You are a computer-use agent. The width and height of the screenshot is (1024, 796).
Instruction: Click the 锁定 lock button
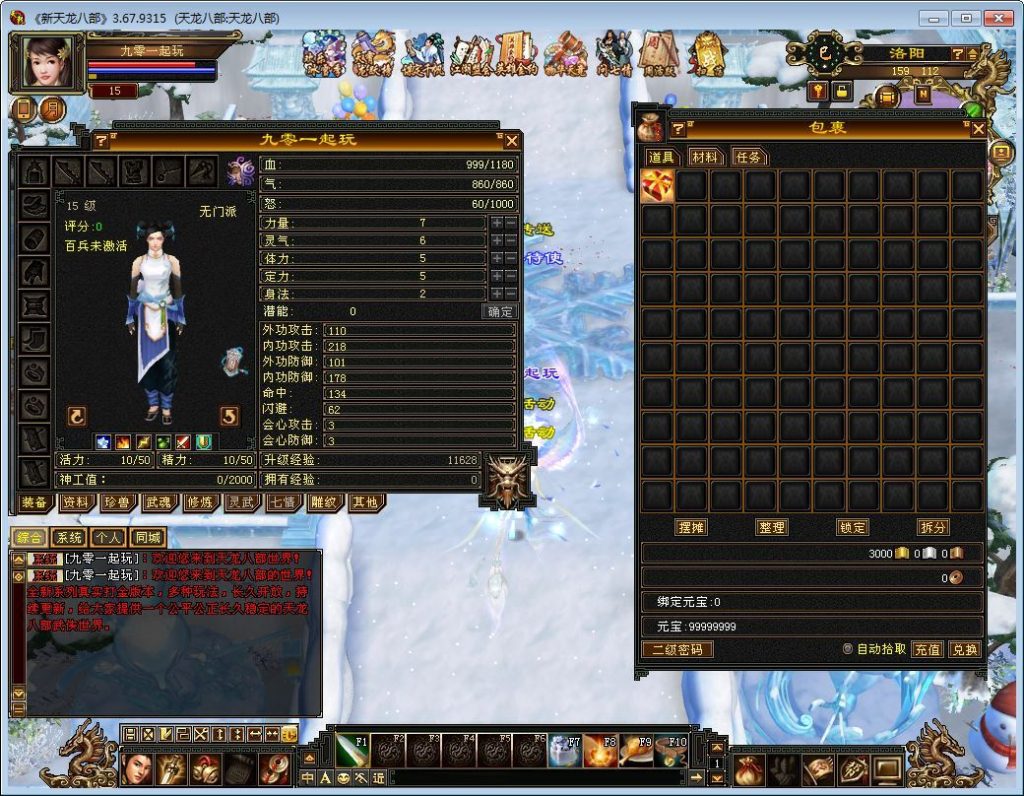click(x=852, y=527)
